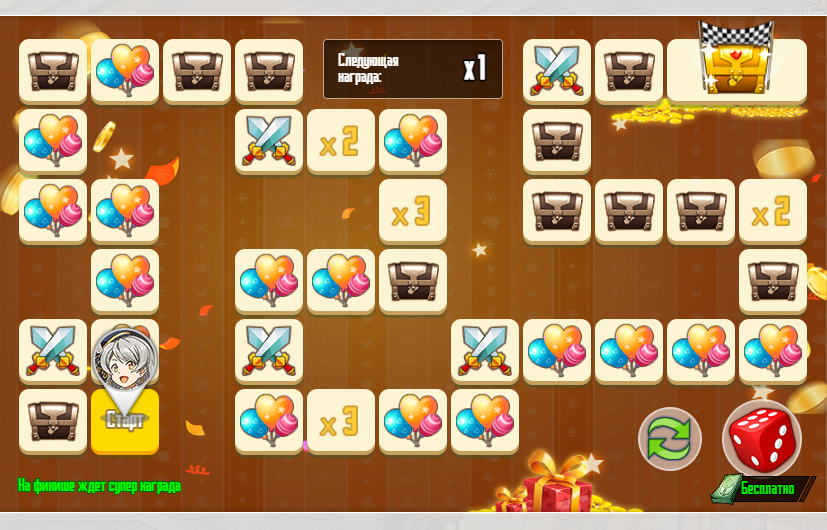The image size is (827, 530).
Task: Select the yellow Старт tile
Action: (125, 421)
